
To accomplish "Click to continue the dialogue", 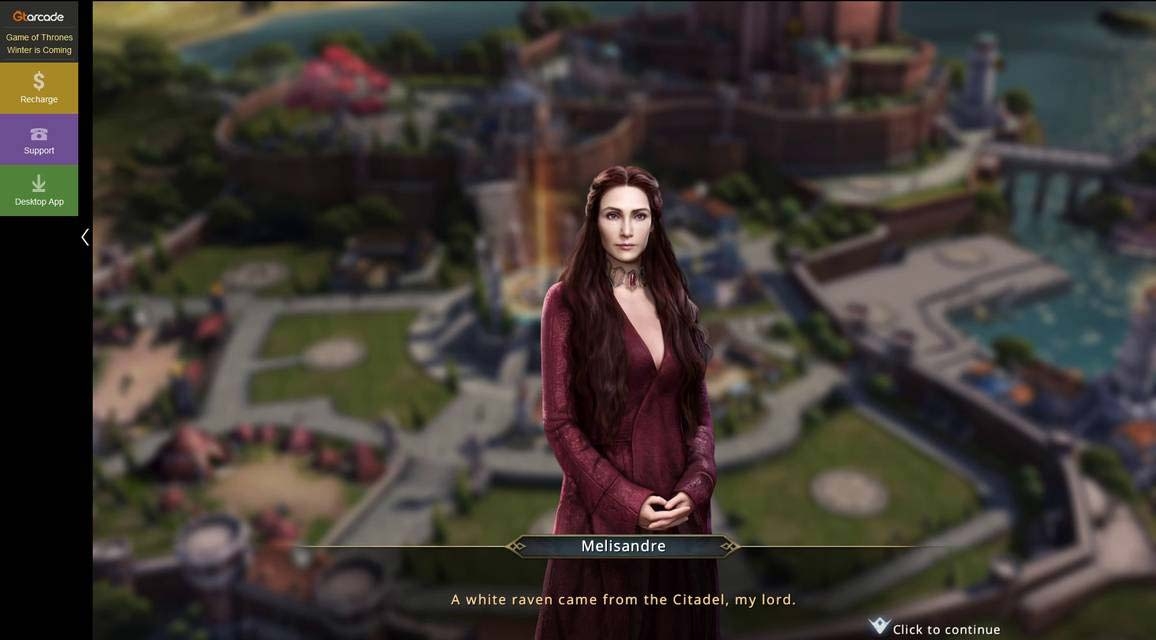I will 935,628.
